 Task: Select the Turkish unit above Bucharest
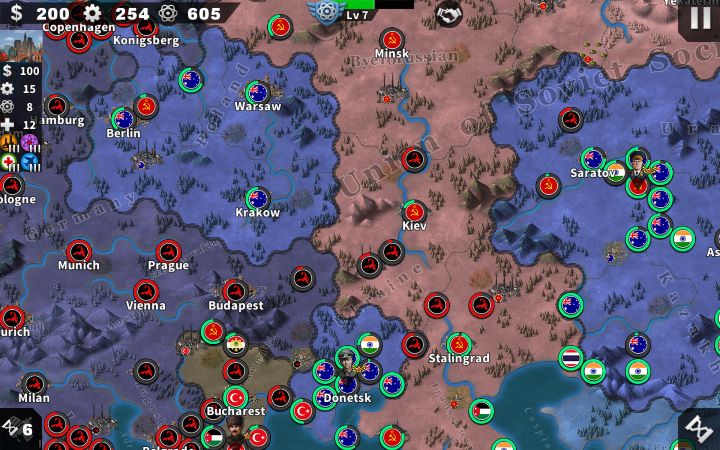pyautogui.click(x=236, y=397)
